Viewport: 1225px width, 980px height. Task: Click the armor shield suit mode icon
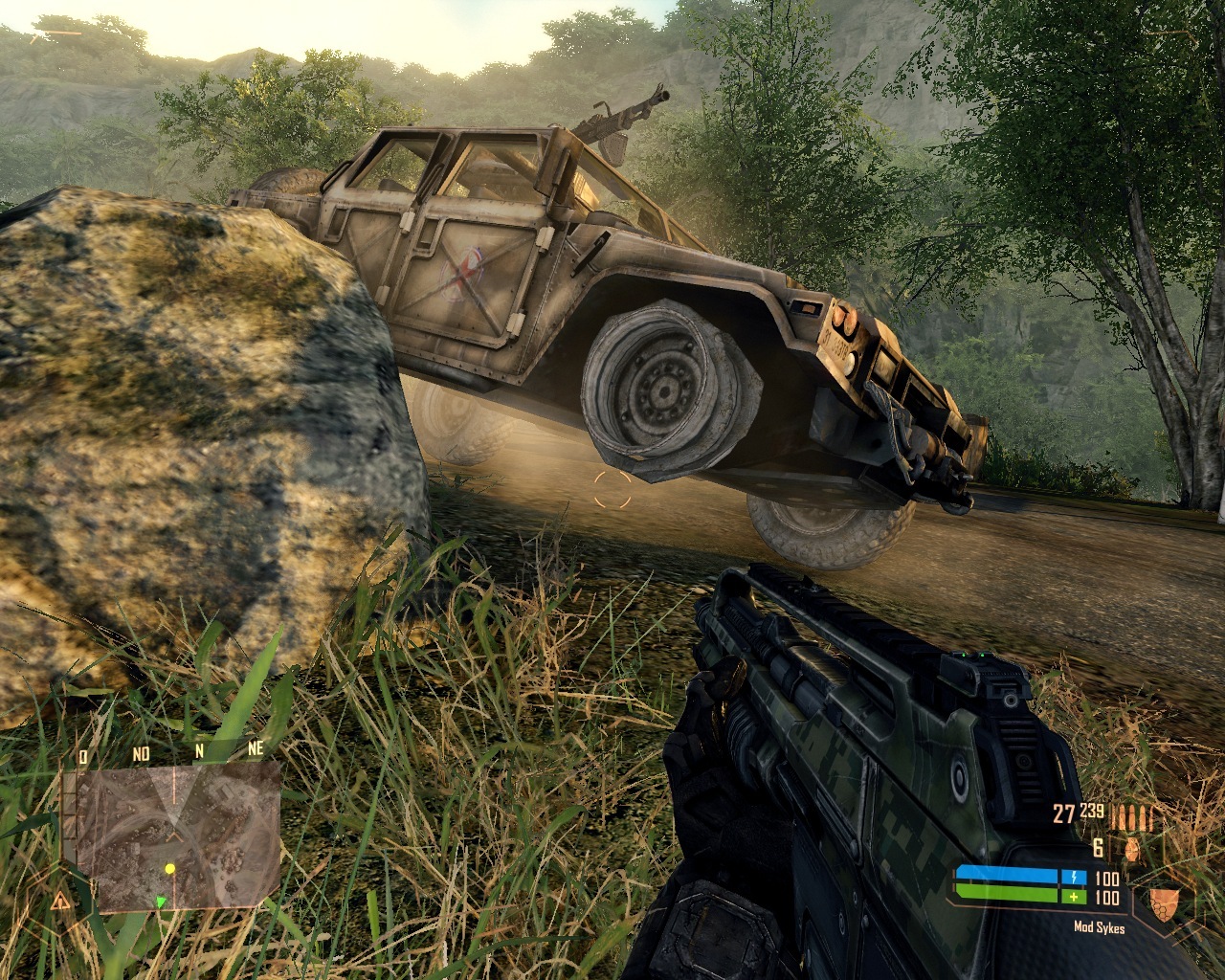click(1163, 900)
